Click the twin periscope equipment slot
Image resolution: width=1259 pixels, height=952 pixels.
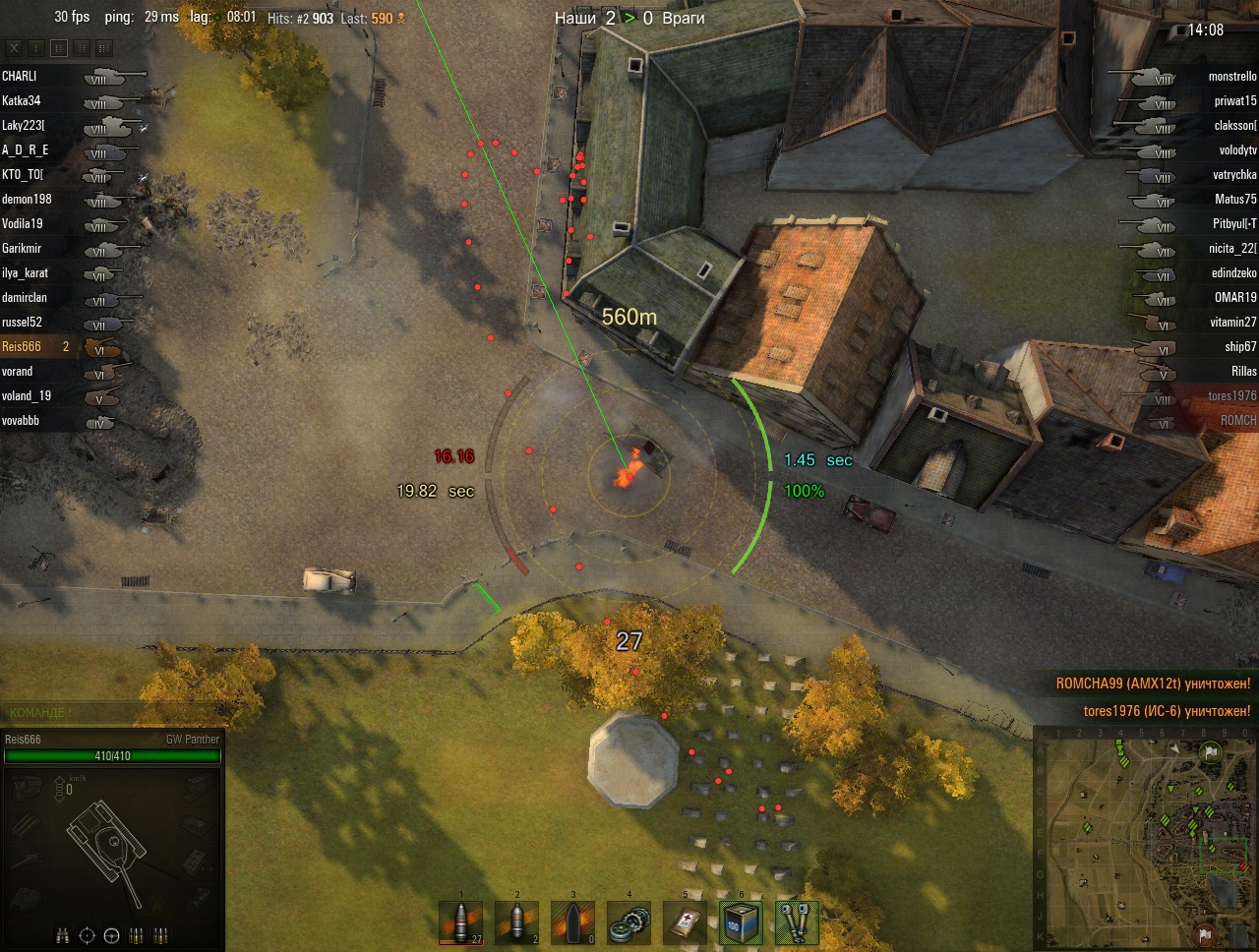coord(796,924)
